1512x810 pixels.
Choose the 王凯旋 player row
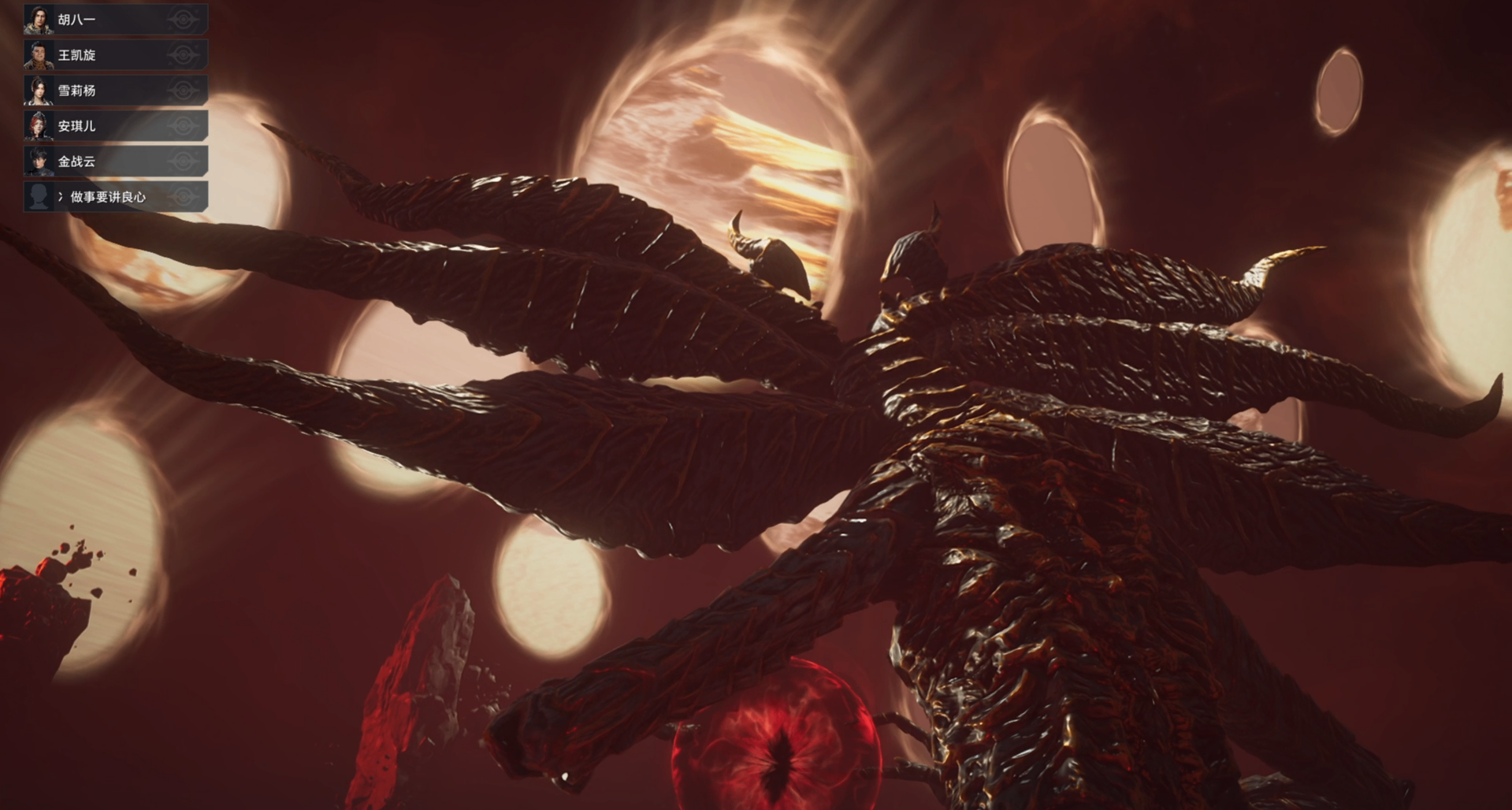[x=115, y=55]
